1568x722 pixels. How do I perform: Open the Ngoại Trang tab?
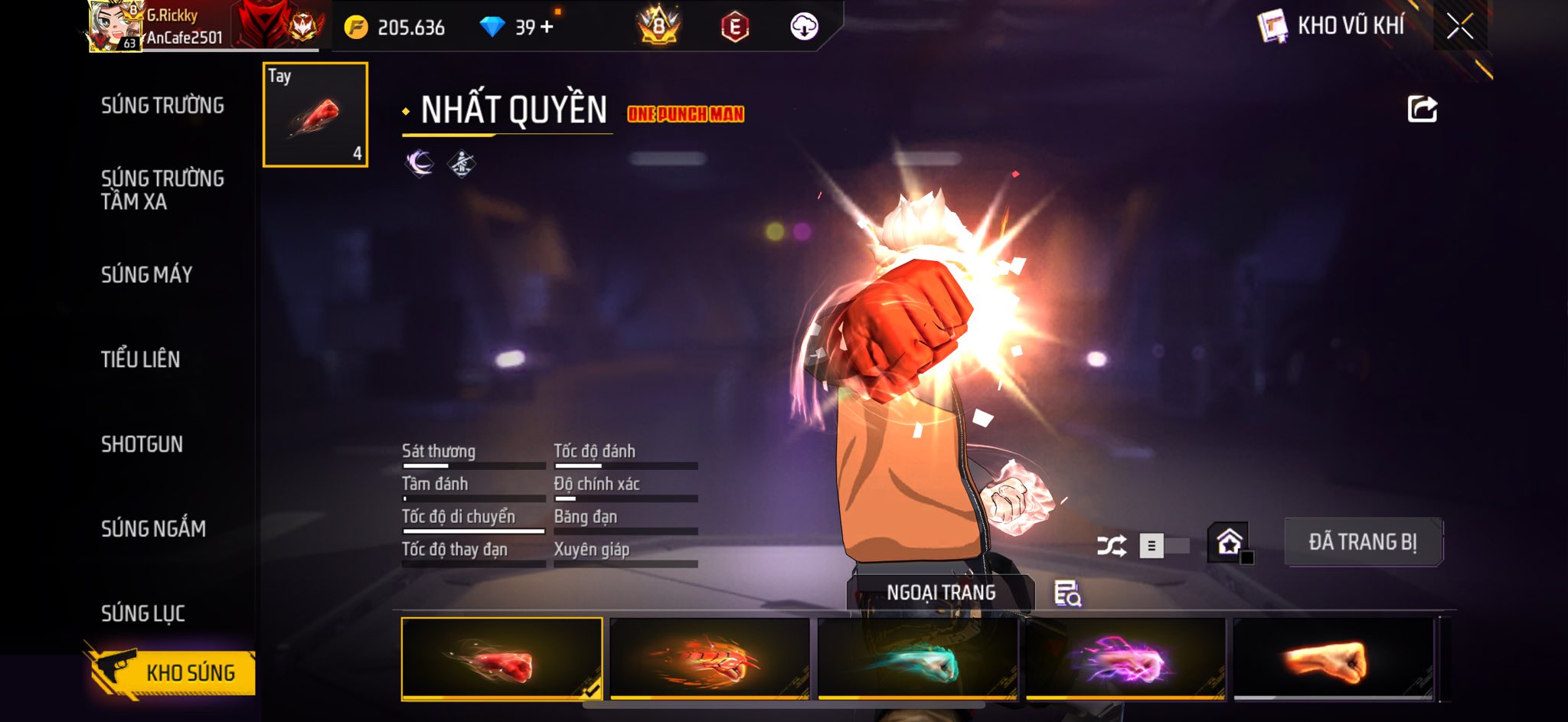point(941,593)
